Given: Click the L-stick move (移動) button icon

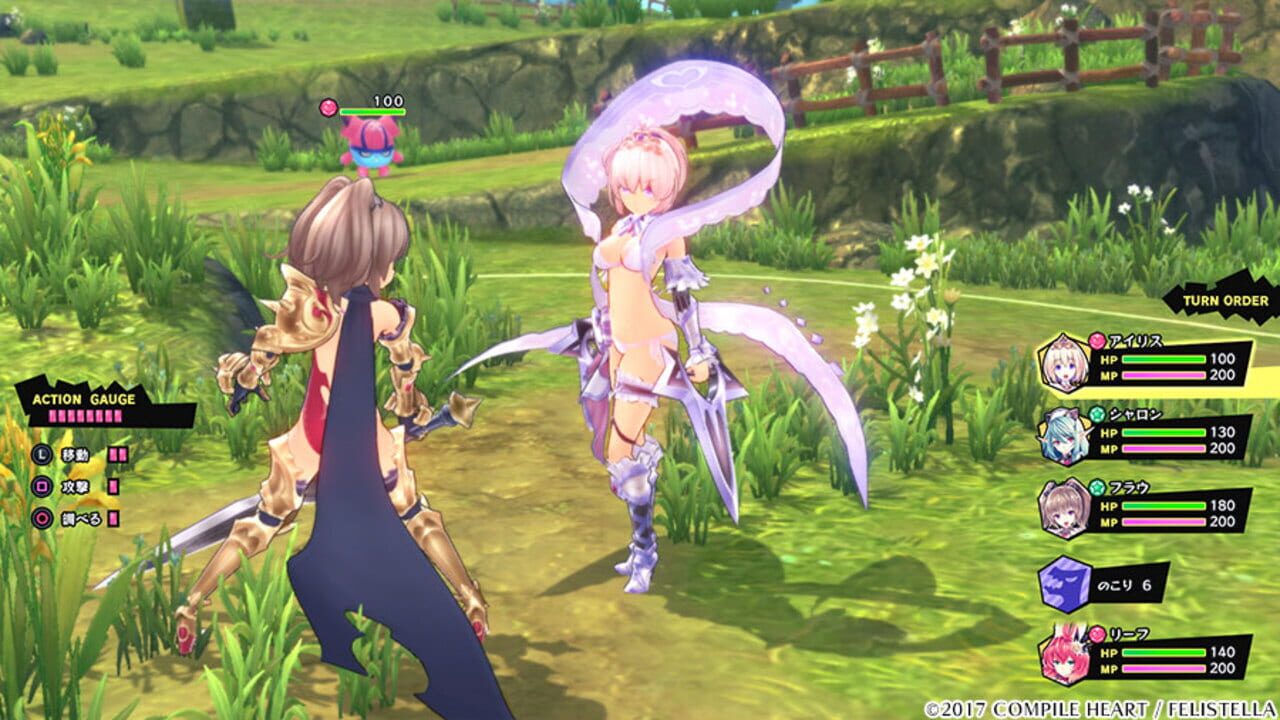Looking at the screenshot, I should (x=42, y=454).
